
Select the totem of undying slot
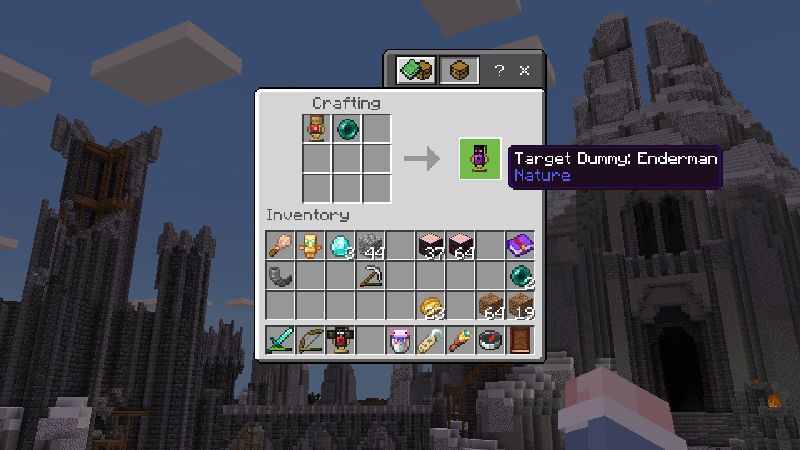[x=310, y=245]
